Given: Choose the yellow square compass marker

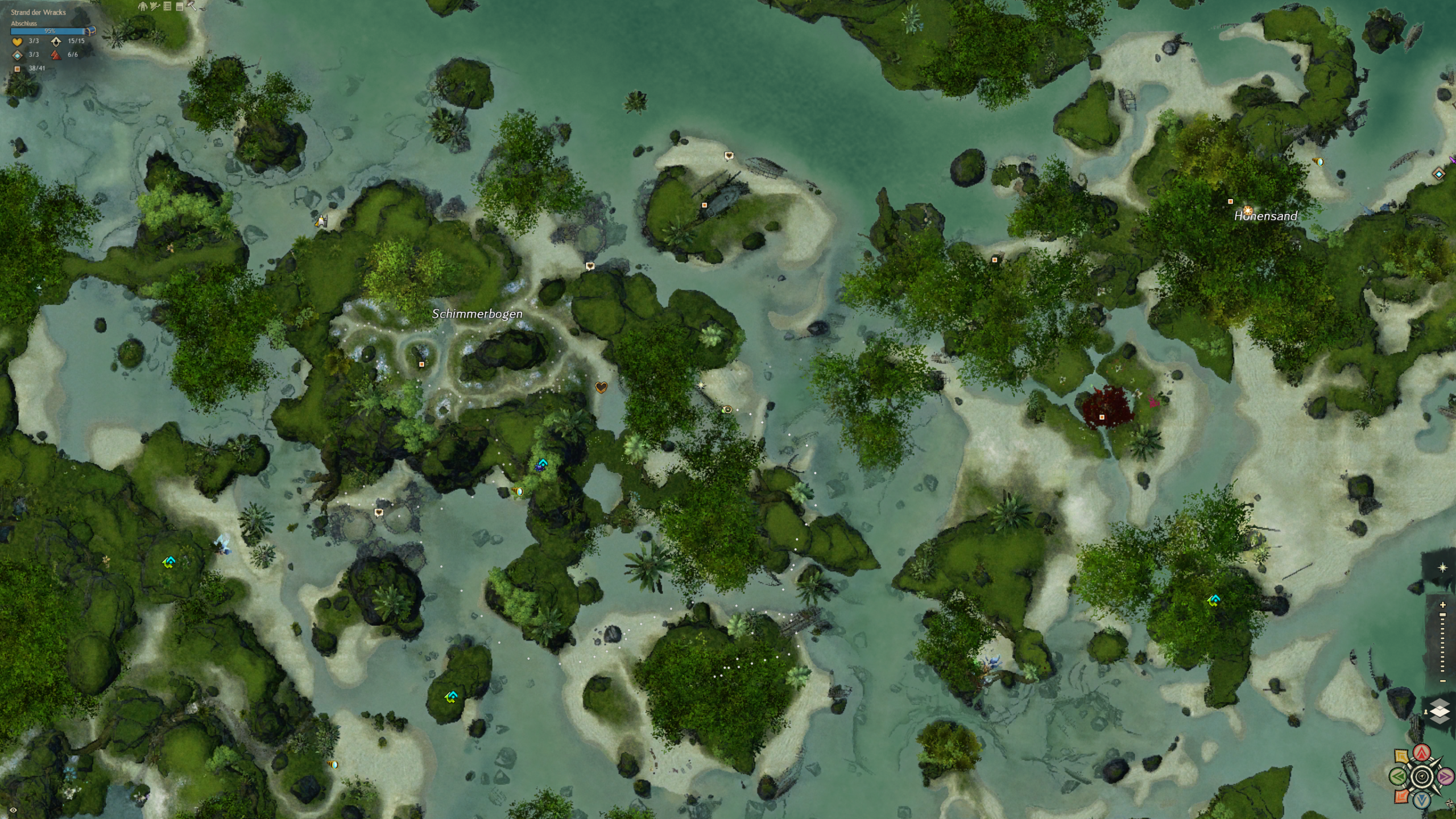Looking at the screenshot, I should click(x=1402, y=757).
